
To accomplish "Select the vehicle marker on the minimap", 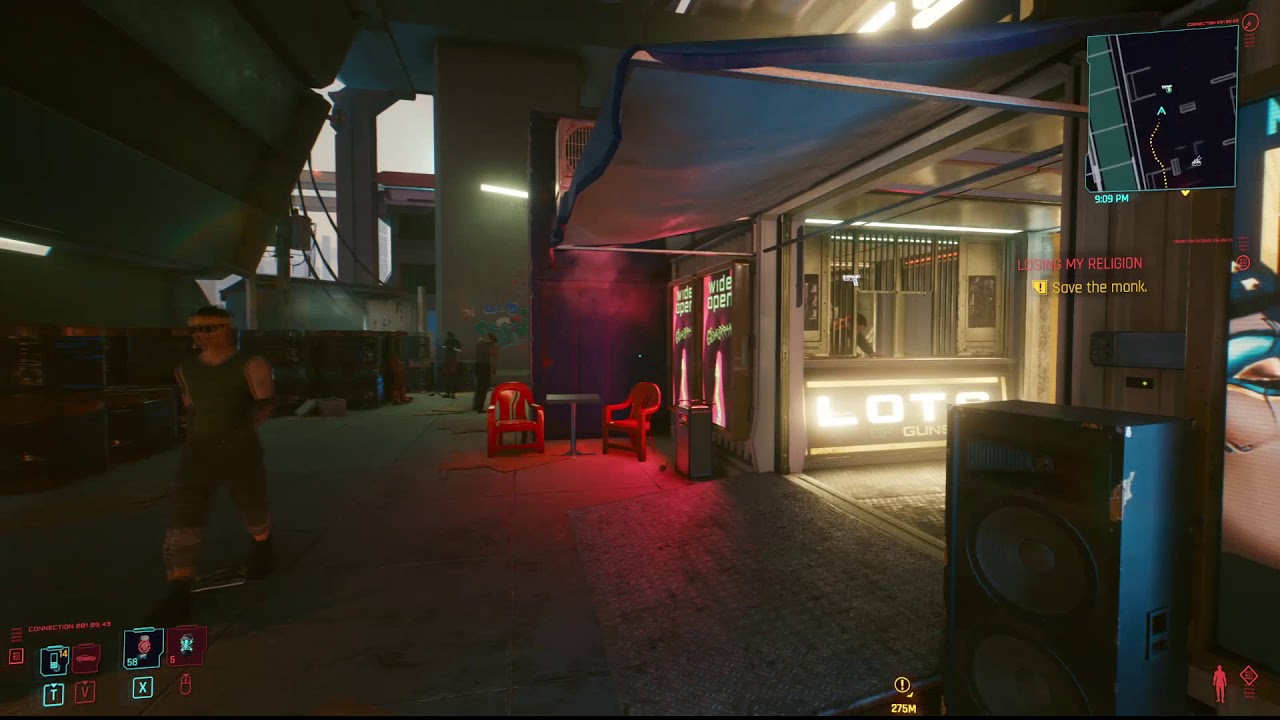I will click(x=1196, y=161).
